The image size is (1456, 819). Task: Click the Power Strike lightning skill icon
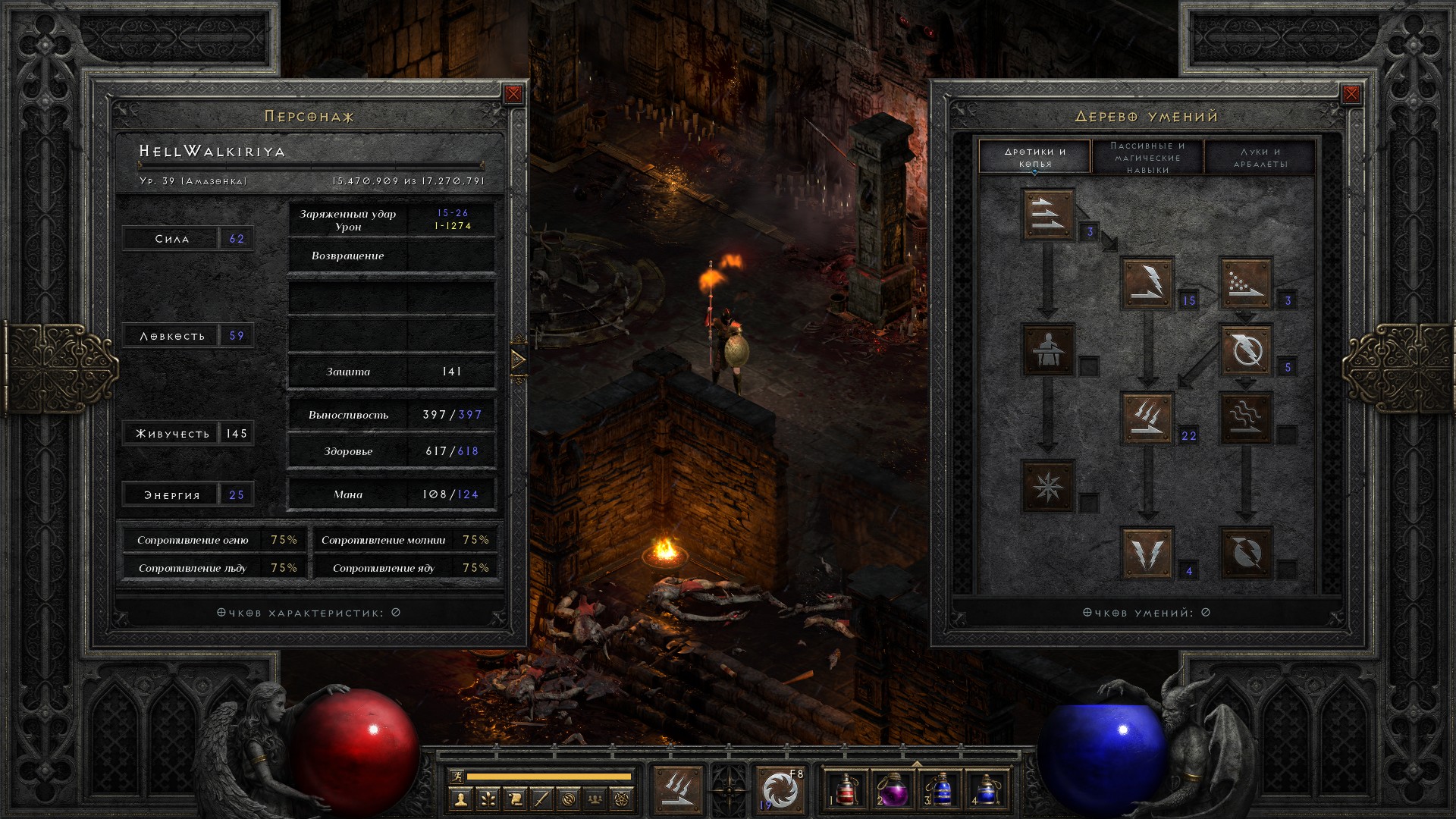pyautogui.click(x=1147, y=283)
